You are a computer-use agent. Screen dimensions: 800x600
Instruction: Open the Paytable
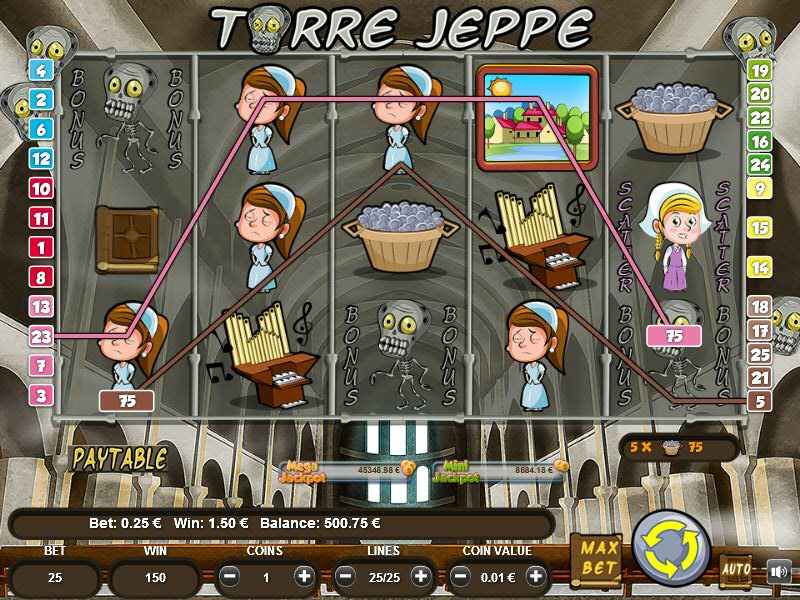(x=118, y=458)
